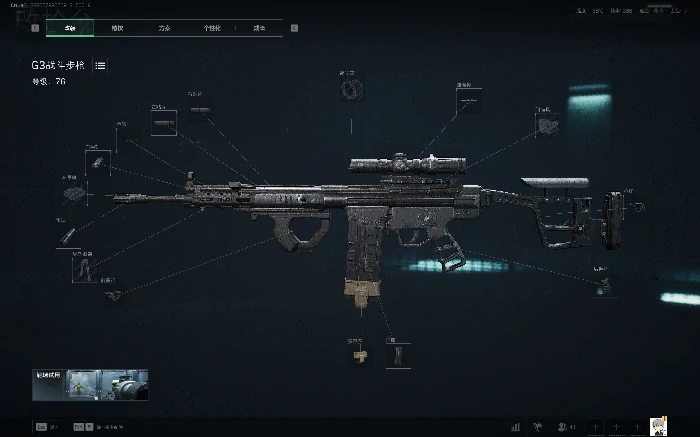The width and height of the screenshot is (700, 437).
Task: Switch to the fourth top tab
Action: (x=211, y=28)
